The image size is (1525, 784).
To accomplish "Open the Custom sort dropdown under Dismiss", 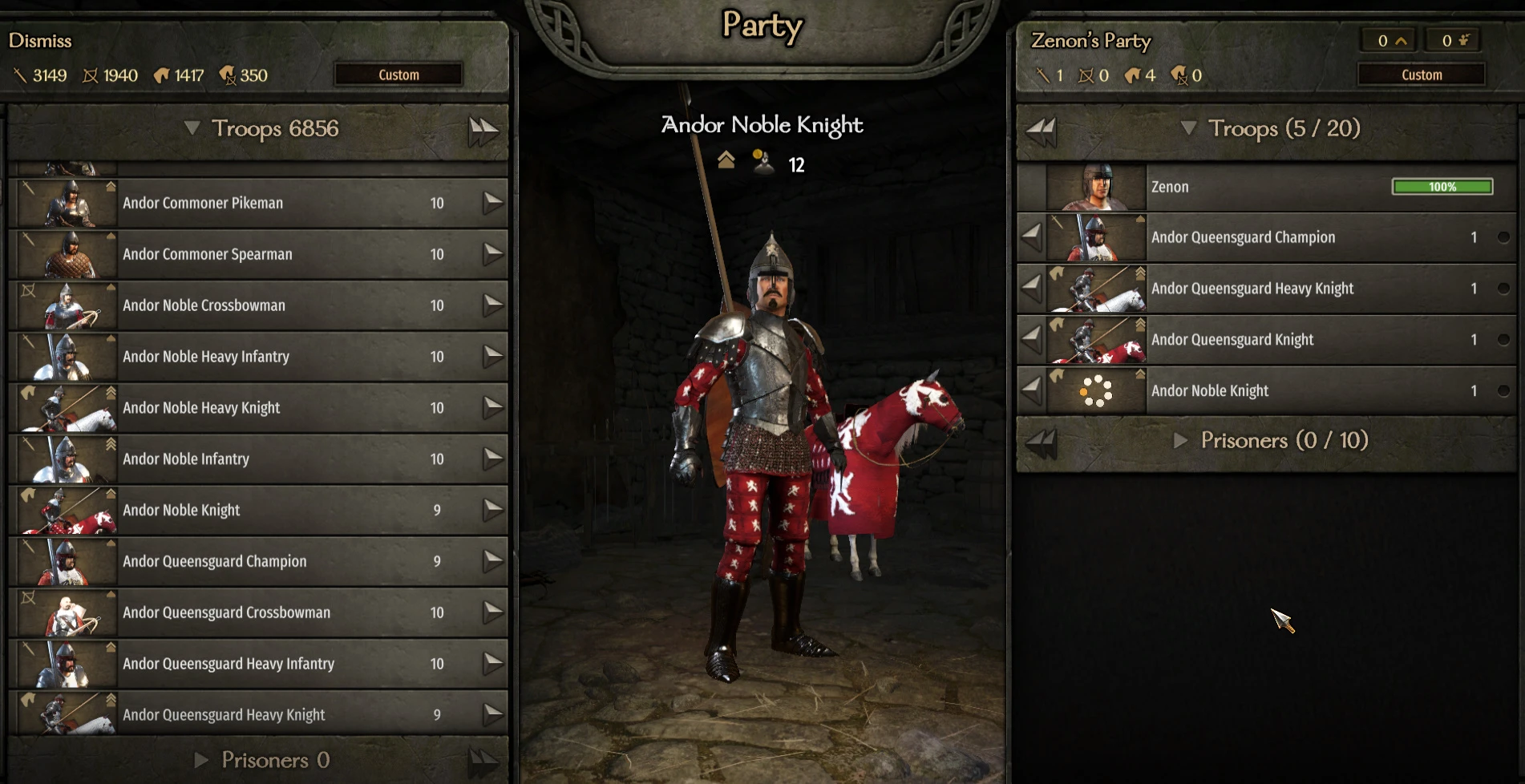I will pyautogui.click(x=398, y=75).
